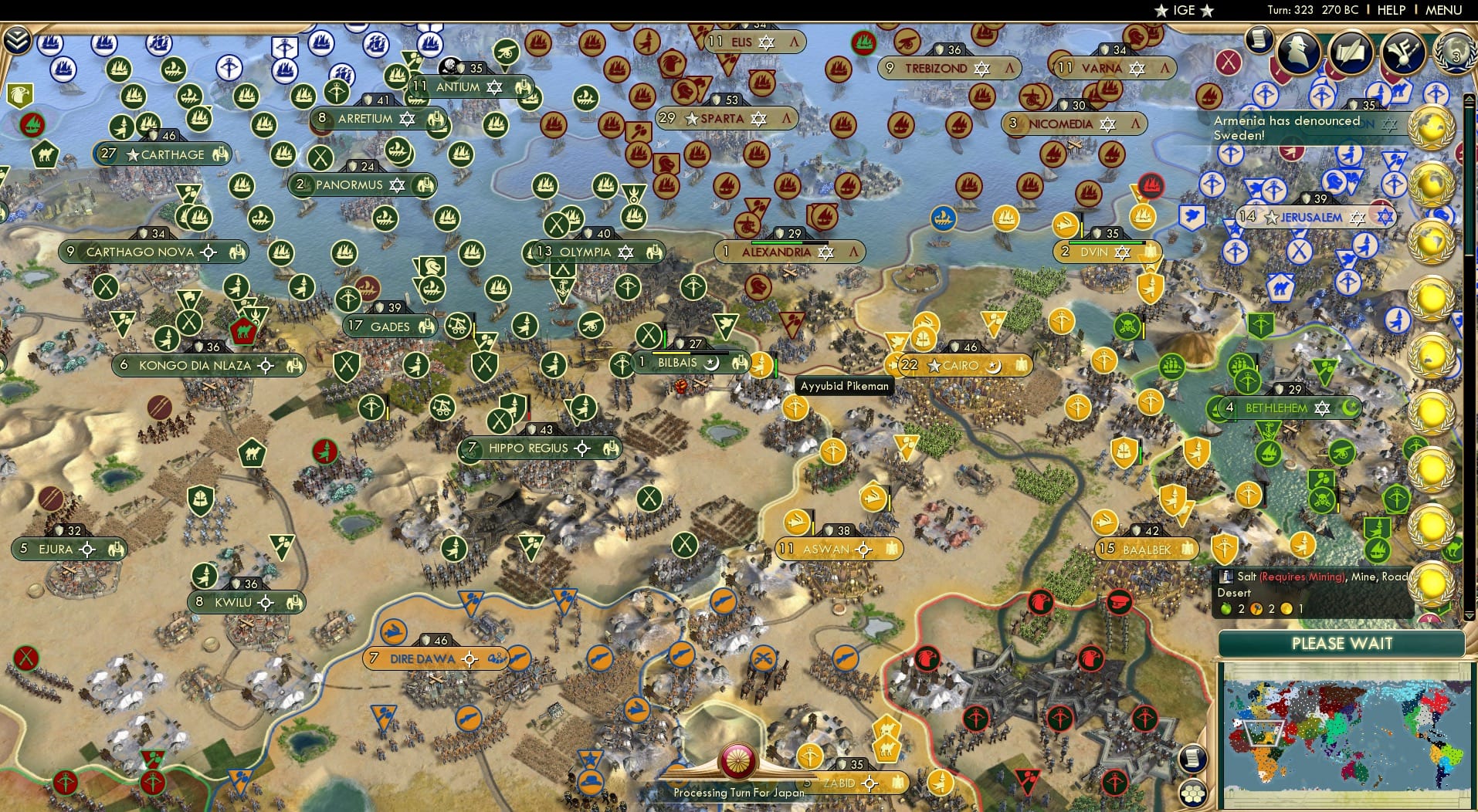Click the star capital icon on Cairo's banner
The image size is (1478, 812).
point(935,365)
